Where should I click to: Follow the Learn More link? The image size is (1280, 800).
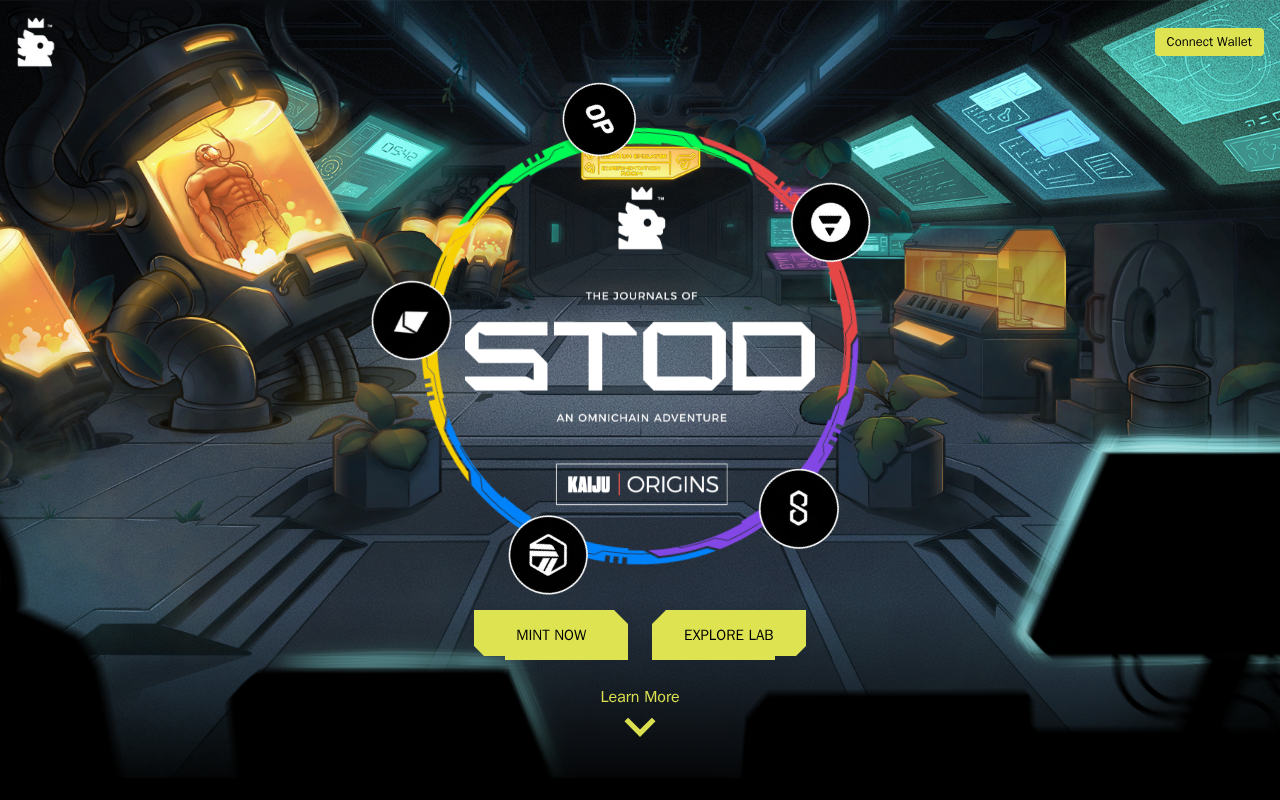click(639, 697)
